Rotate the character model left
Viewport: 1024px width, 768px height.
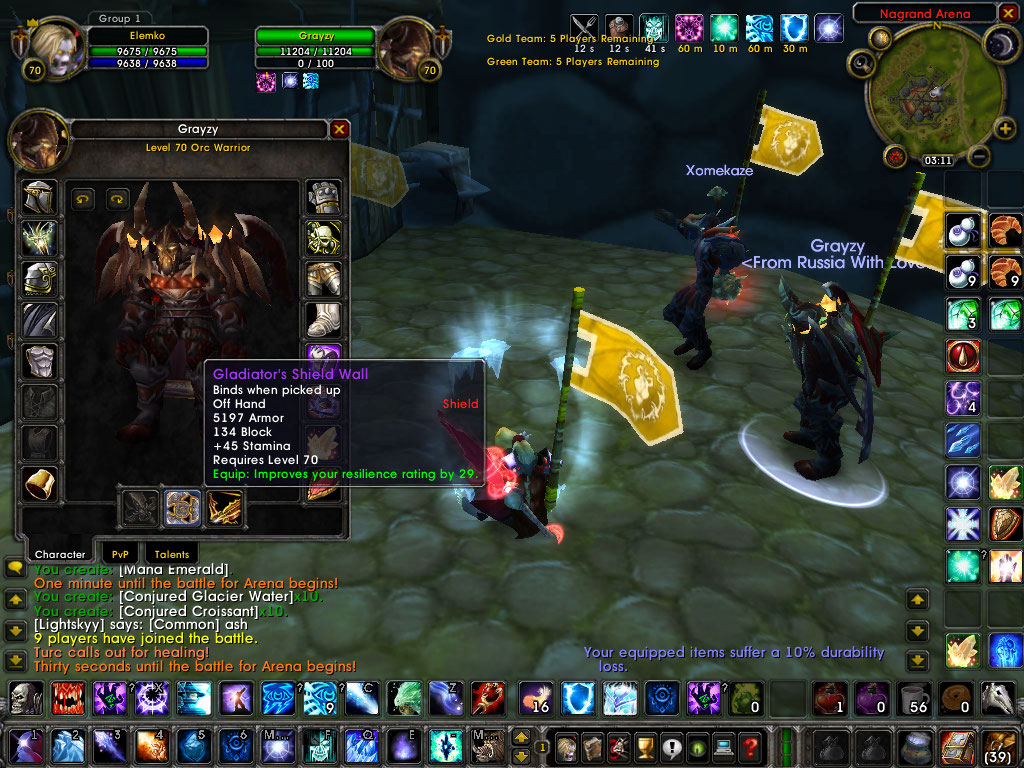pos(83,198)
